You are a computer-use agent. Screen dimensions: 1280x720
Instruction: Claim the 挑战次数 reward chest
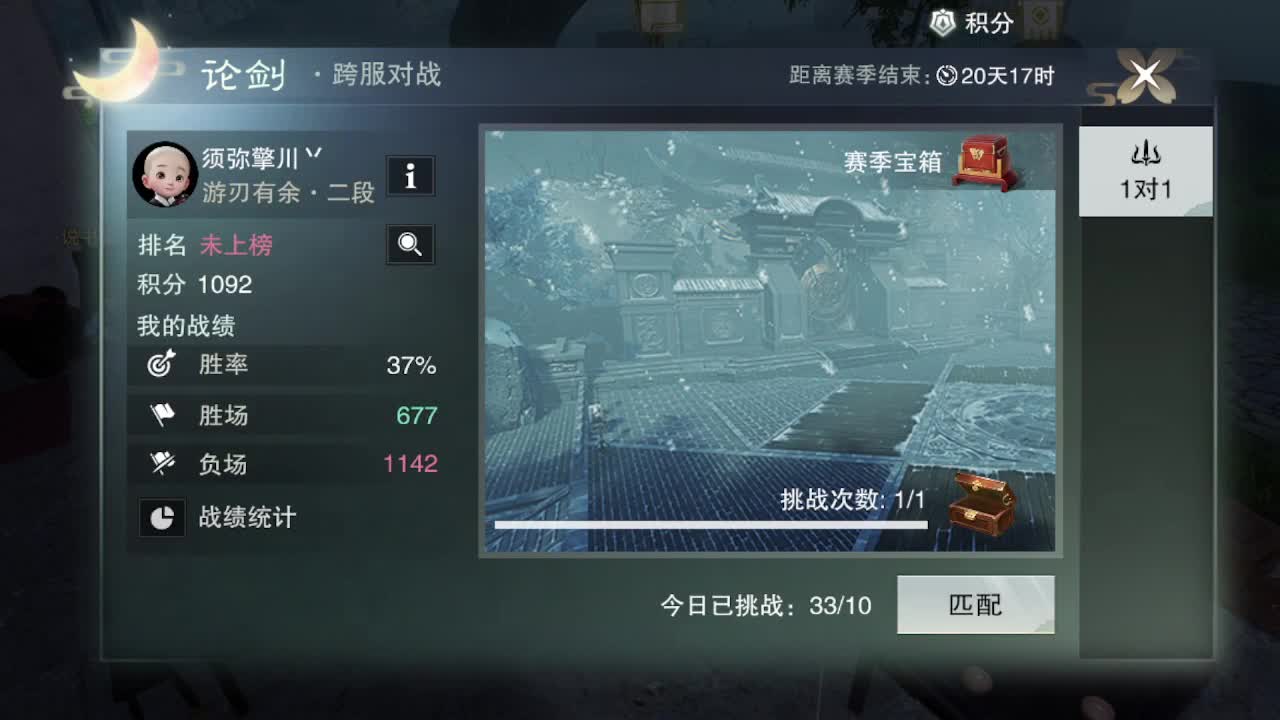click(x=985, y=505)
